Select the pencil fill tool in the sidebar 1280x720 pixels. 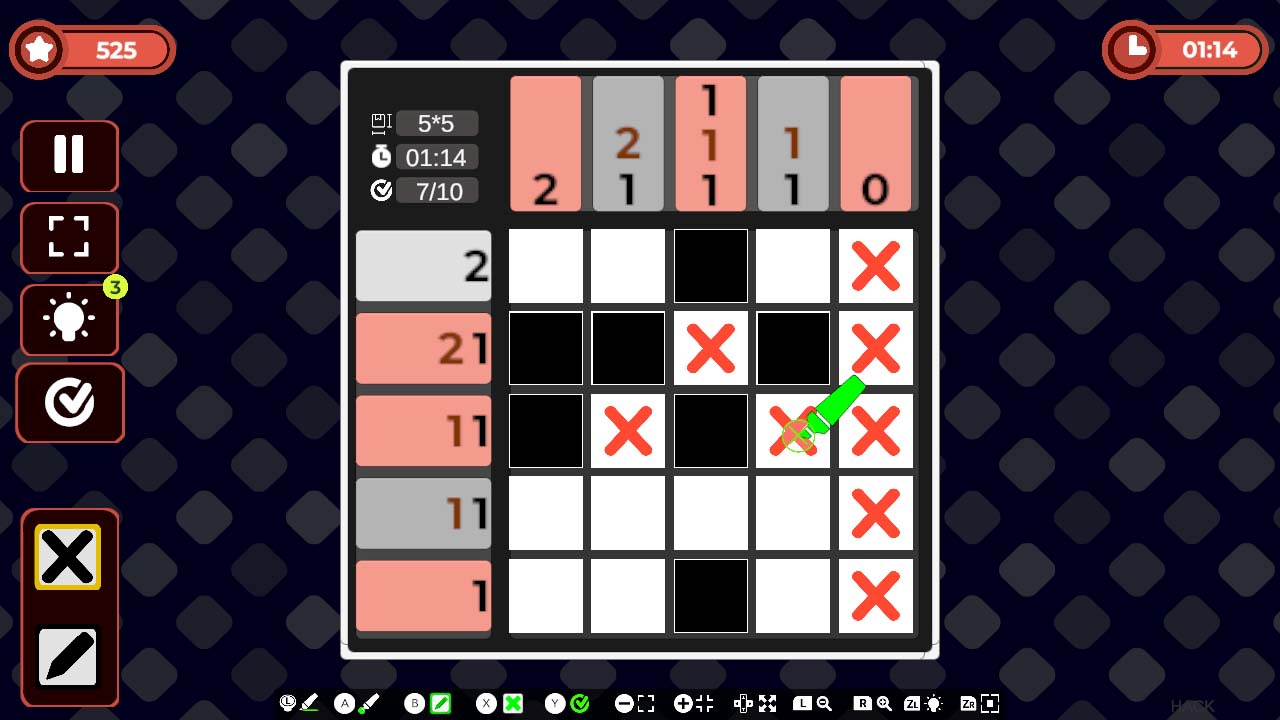click(x=68, y=657)
